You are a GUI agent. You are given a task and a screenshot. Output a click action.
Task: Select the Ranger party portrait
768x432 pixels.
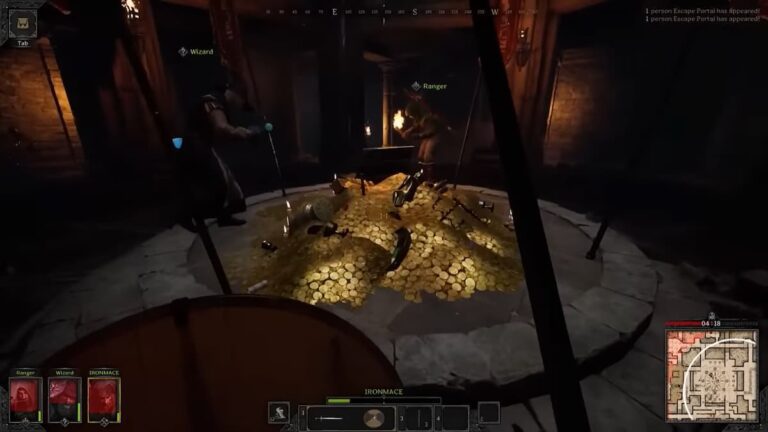(x=26, y=398)
